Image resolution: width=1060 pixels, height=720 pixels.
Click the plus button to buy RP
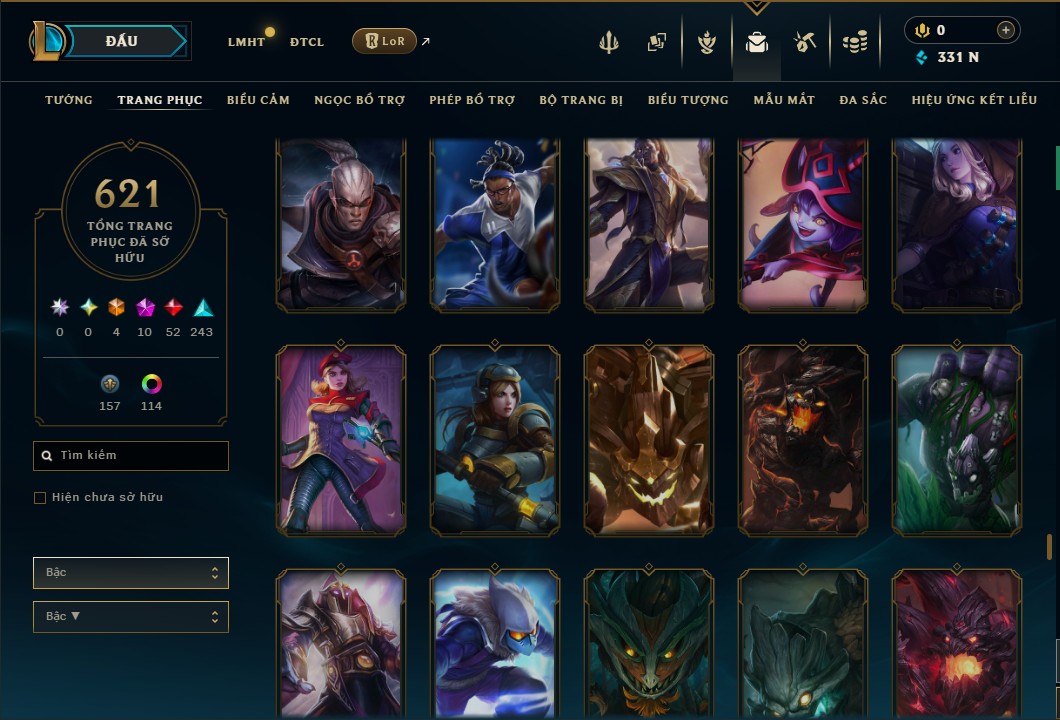point(1005,30)
